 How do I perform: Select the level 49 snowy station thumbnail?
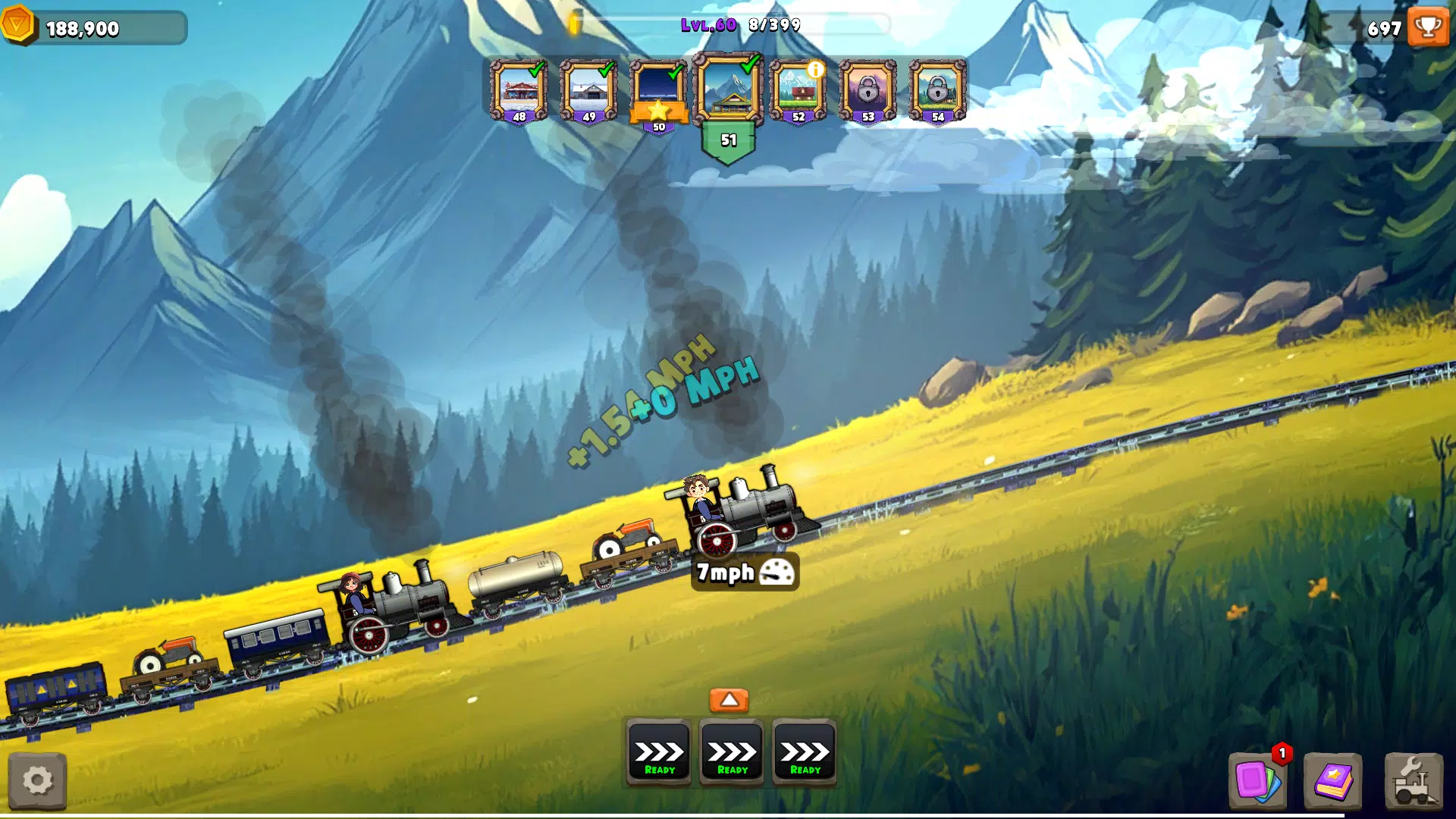[x=588, y=89]
